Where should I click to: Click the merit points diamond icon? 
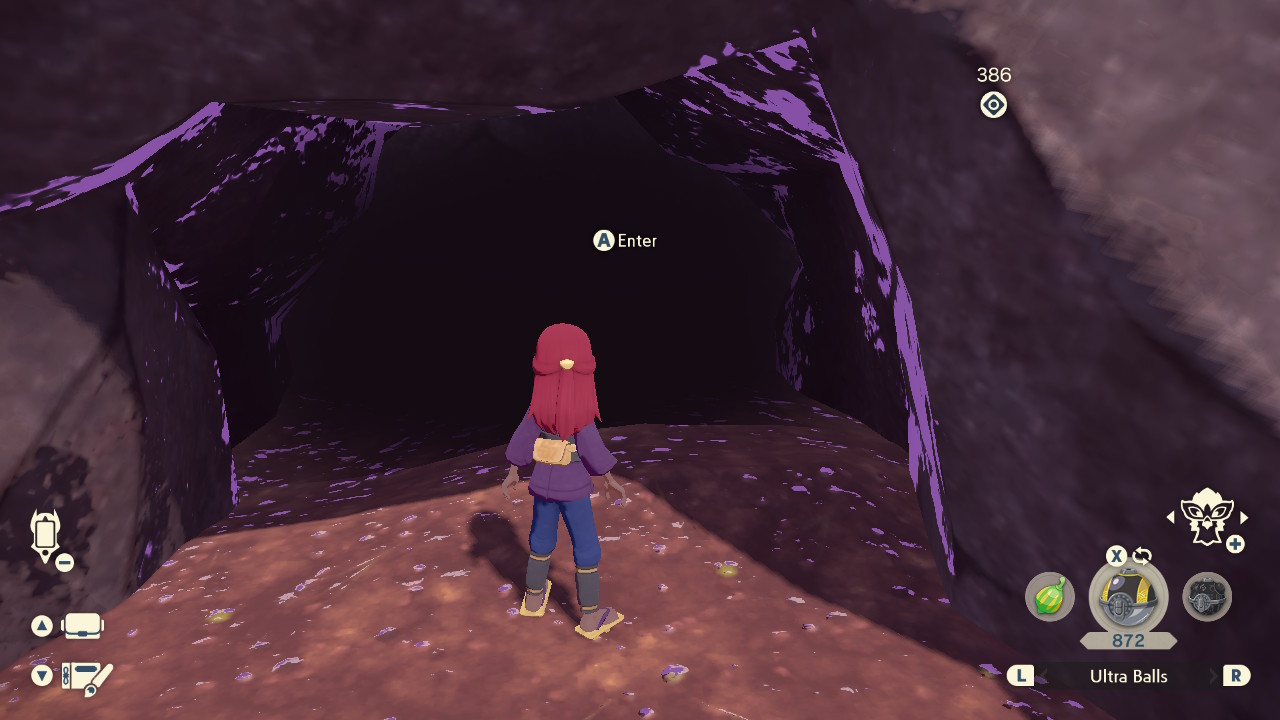pyautogui.click(x=993, y=105)
